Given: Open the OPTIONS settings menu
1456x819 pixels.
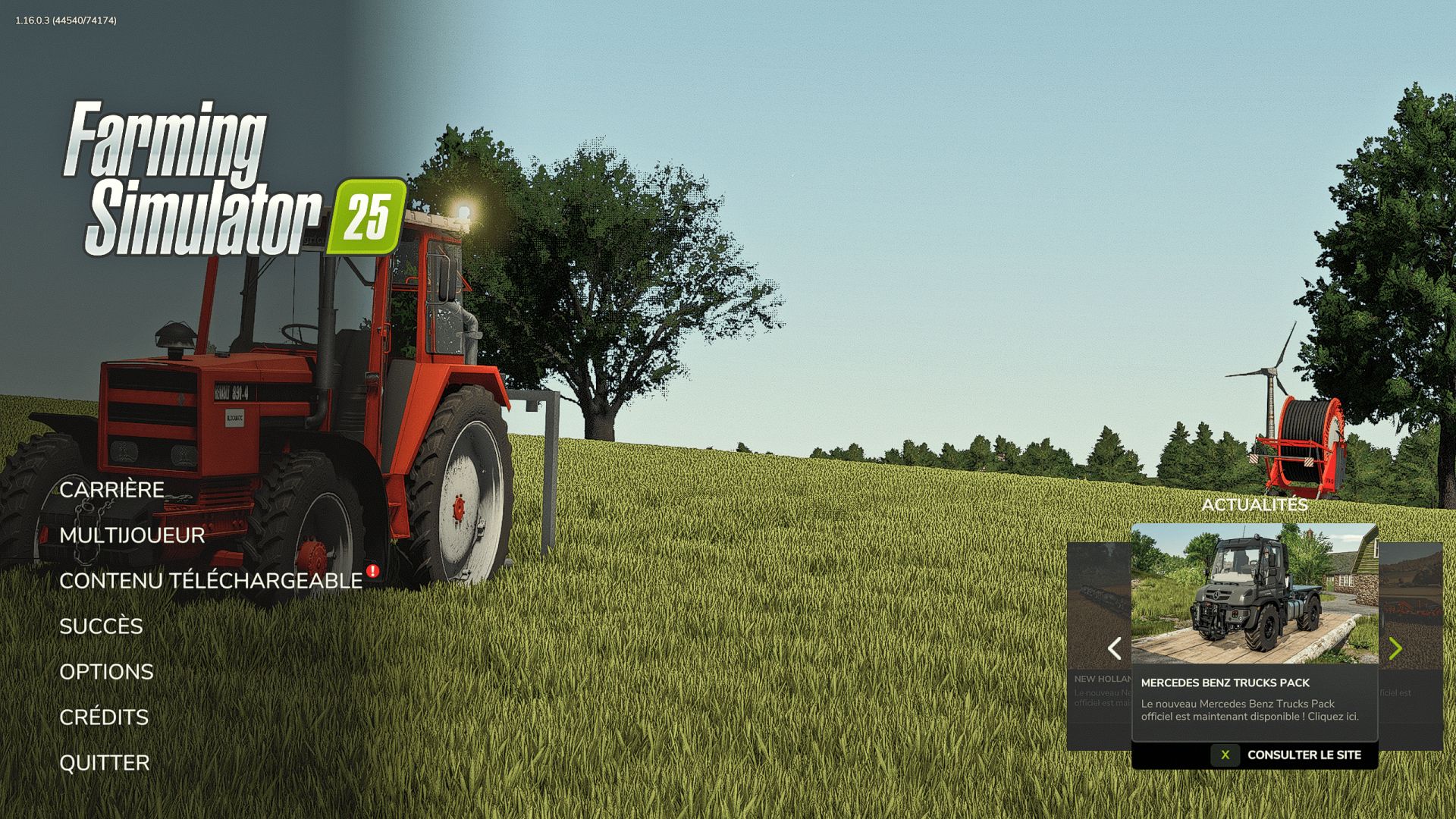Looking at the screenshot, I should [x=106, y=672].
